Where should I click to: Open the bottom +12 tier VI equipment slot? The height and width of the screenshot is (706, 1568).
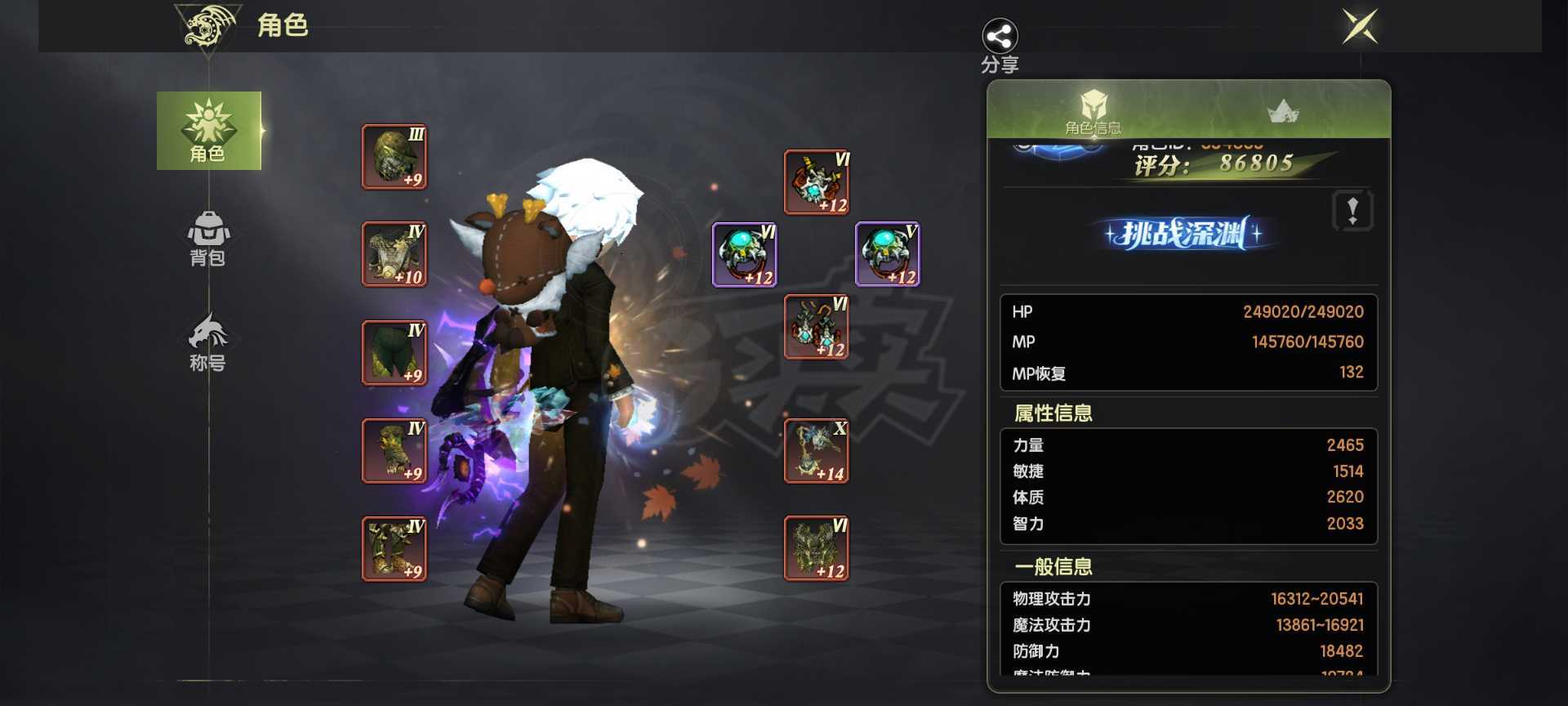817,548
